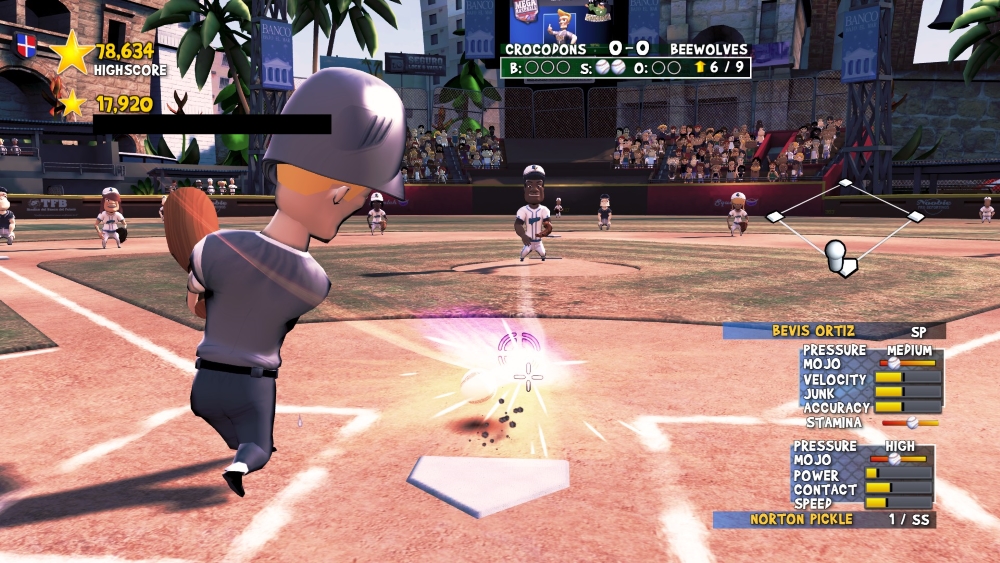Select the Bevis Ortiz pitcher name bar
This screenshot has width=1000, height=563.
pyautogui.click(x=833, y=331)
